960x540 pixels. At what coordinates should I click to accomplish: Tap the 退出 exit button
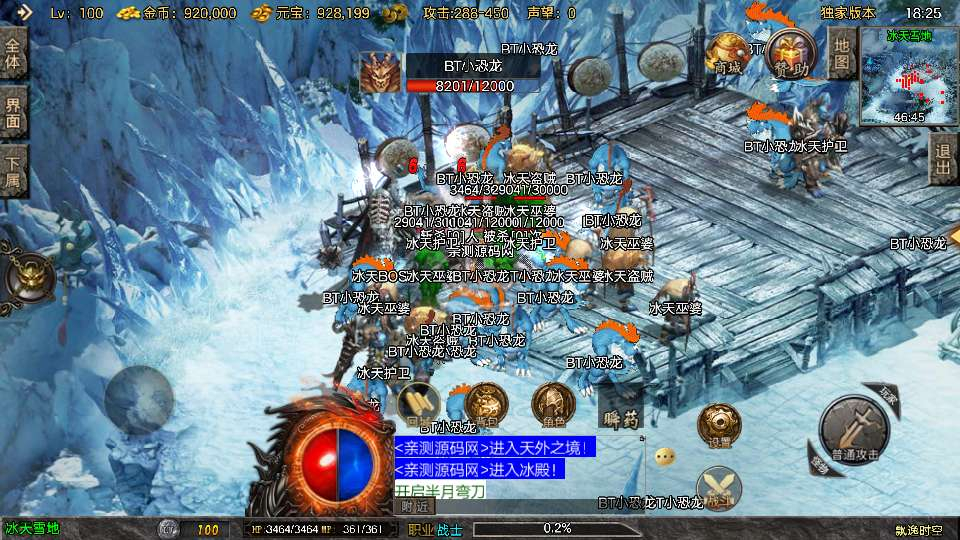click(941, 159)
